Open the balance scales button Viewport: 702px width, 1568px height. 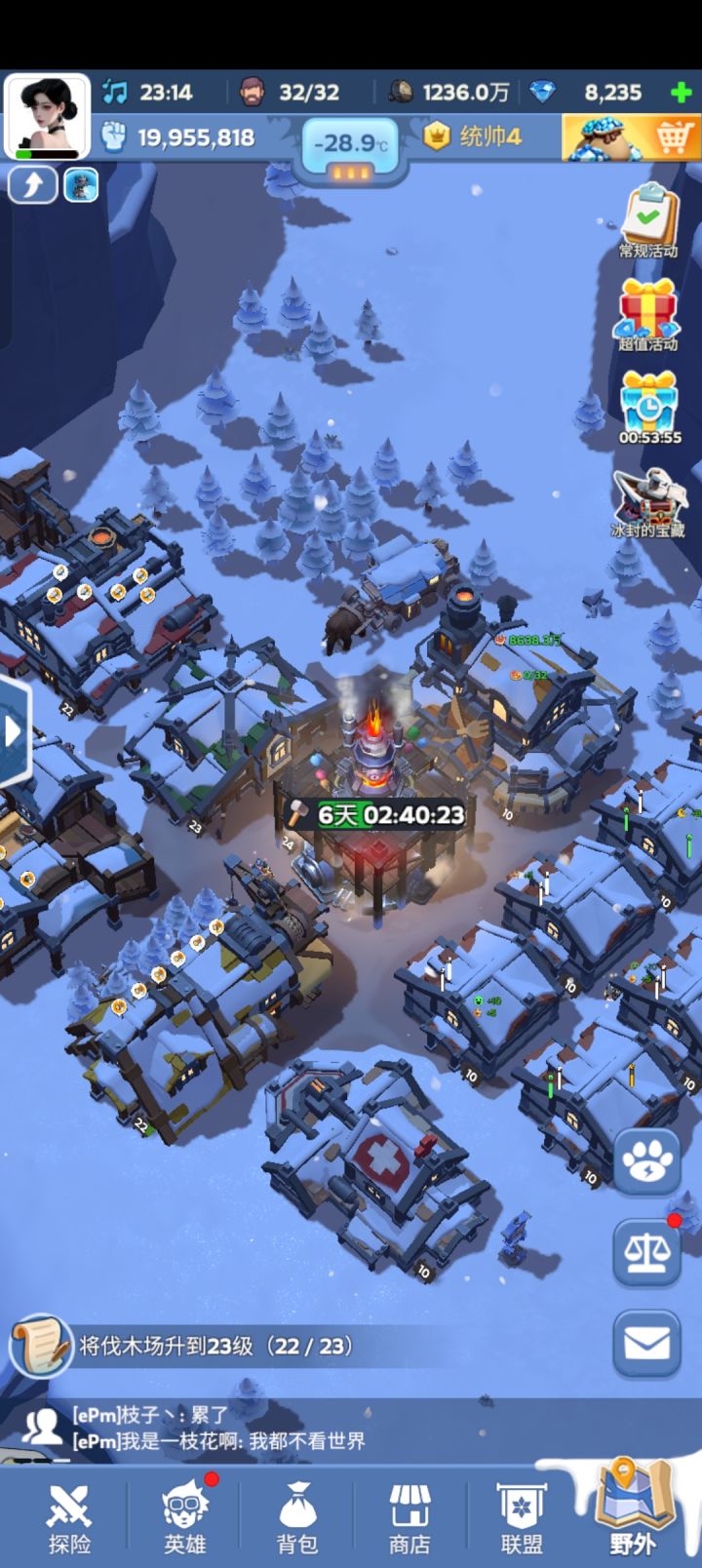(x=647, y=1252)
